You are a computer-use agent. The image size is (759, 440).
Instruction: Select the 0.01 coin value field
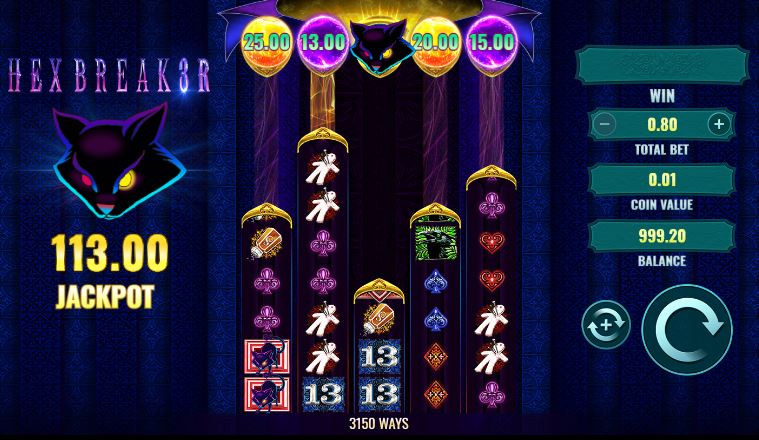[x=661, y=180]
